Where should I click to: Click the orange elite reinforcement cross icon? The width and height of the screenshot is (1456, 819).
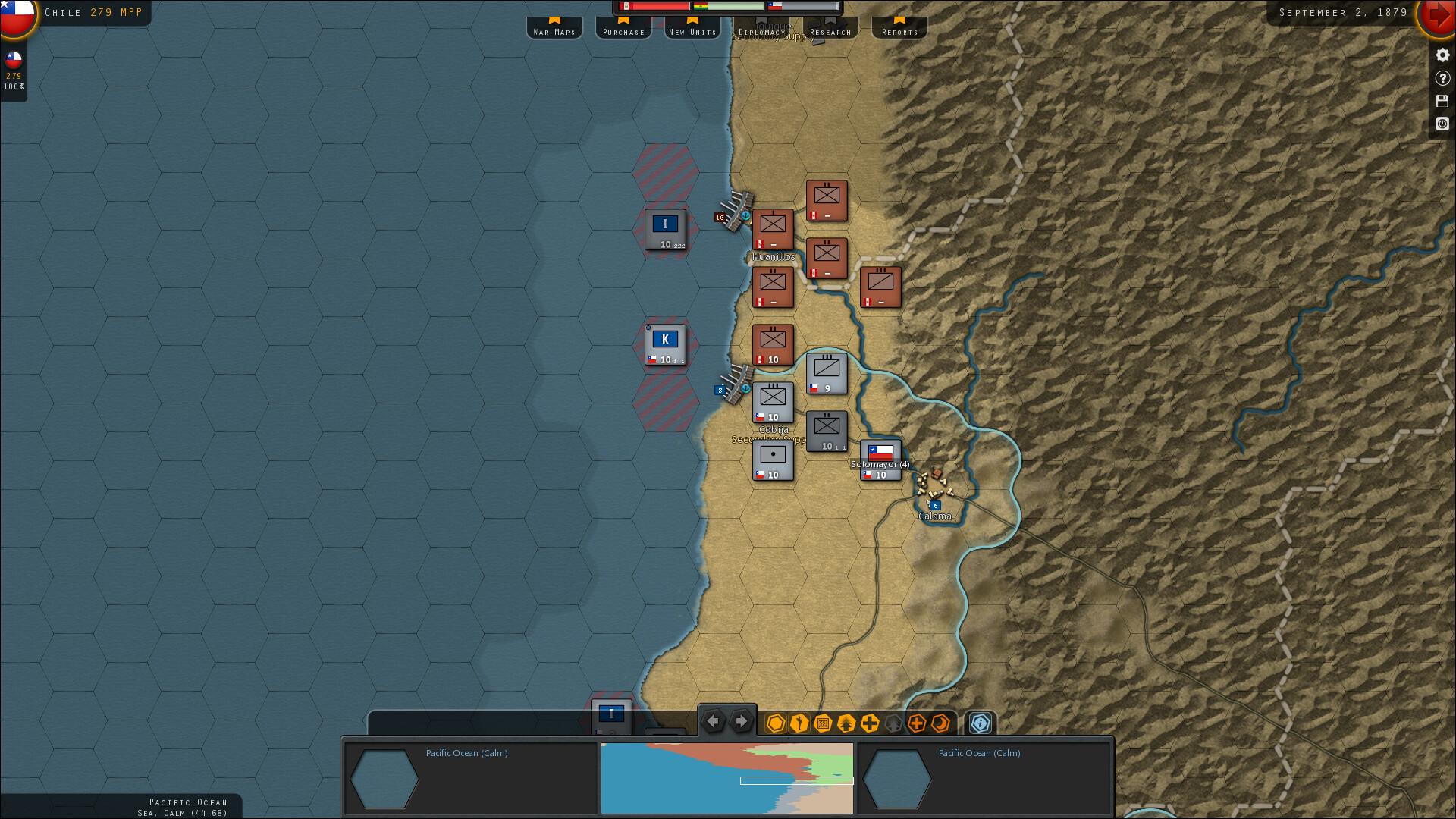click(915, 724)
